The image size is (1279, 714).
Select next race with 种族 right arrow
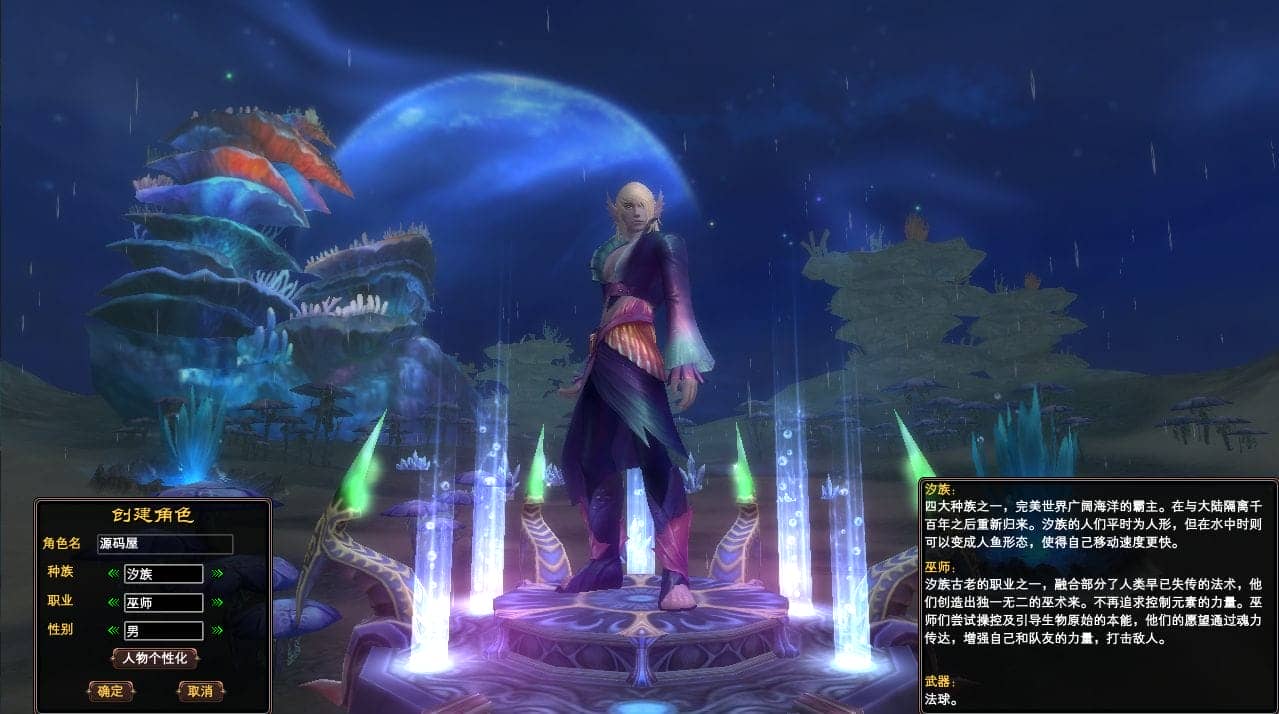coord(217,574)
